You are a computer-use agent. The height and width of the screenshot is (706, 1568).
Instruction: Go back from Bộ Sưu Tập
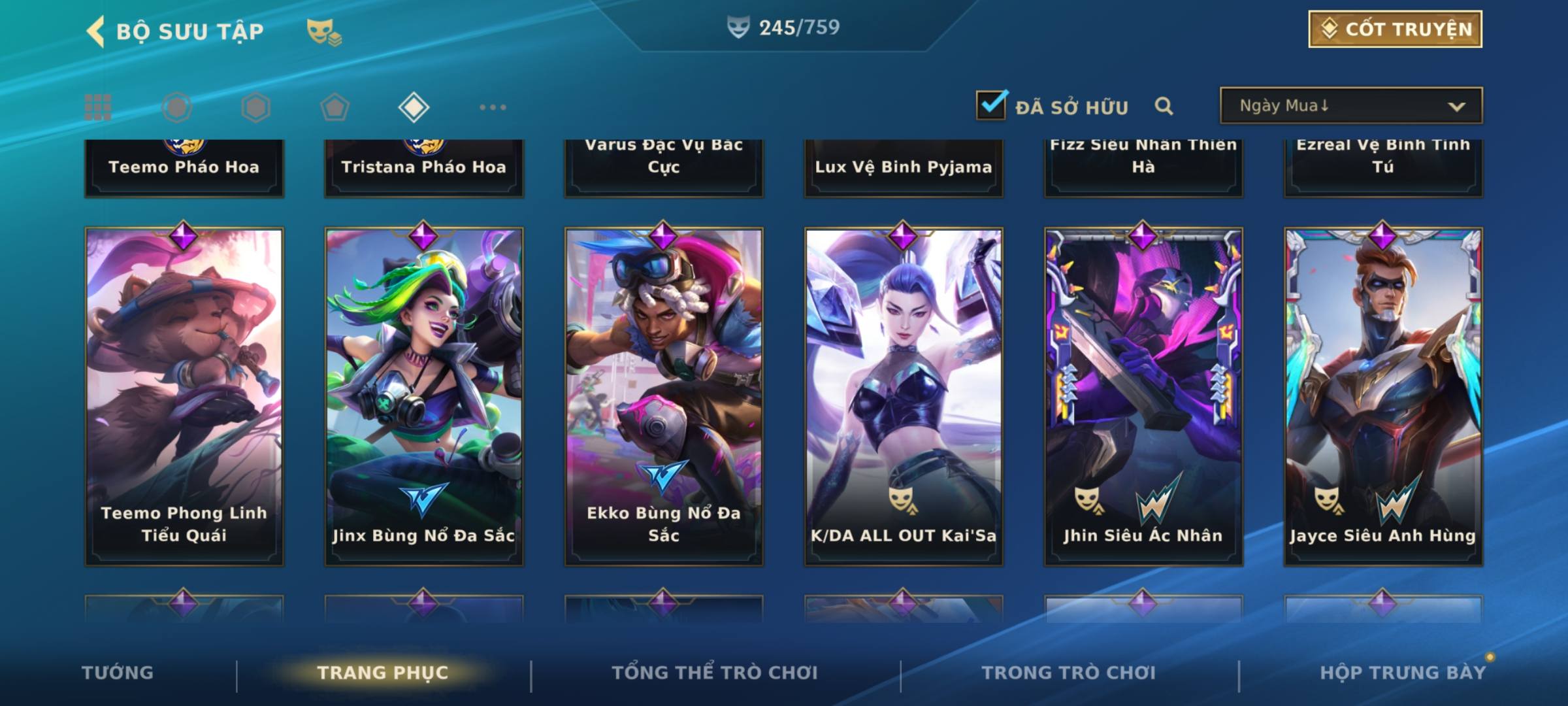click(x=96, y=31)
